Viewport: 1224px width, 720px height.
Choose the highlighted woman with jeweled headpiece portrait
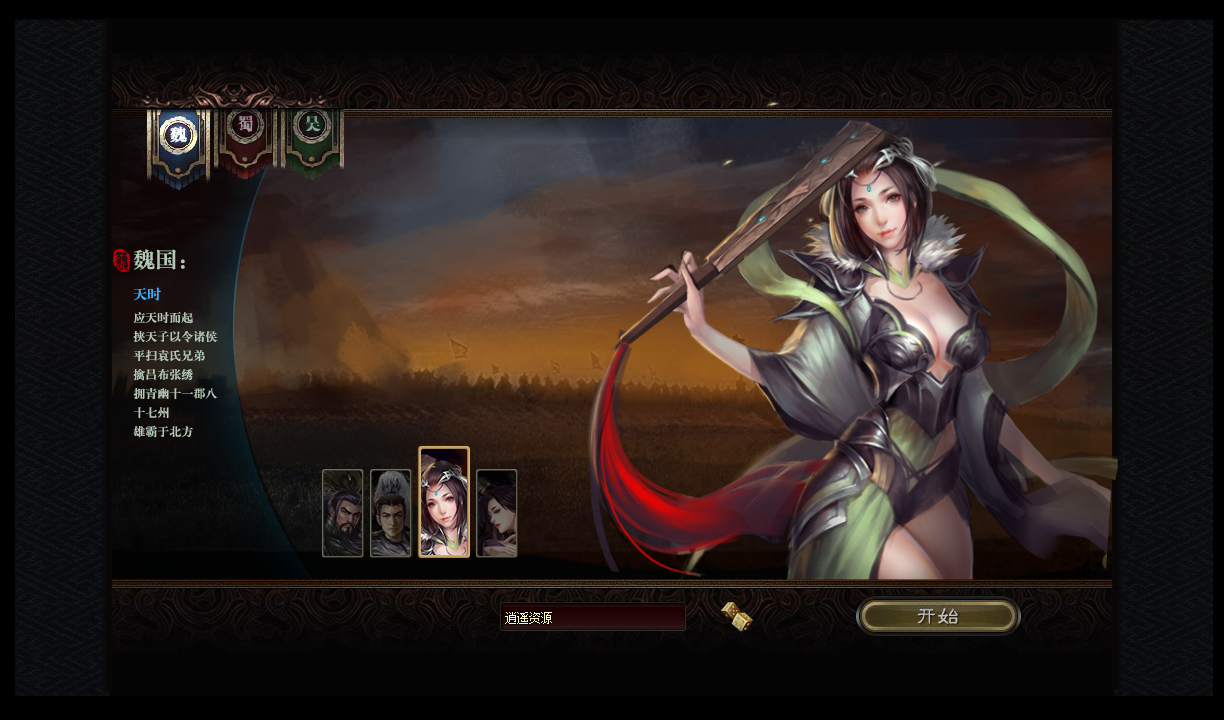click(x=444, y=502)
